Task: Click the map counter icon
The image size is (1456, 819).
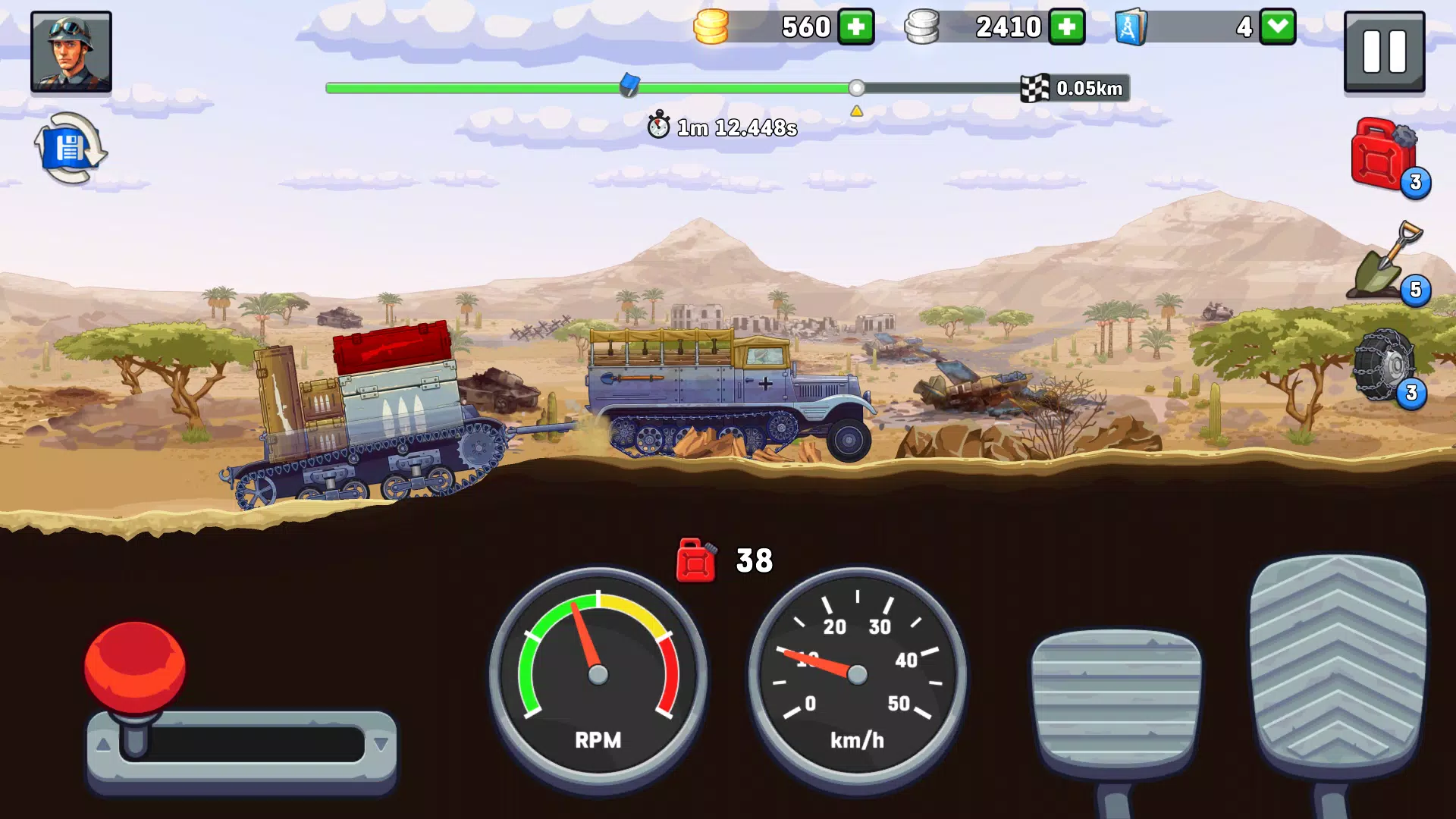Action: (1130, 27)
